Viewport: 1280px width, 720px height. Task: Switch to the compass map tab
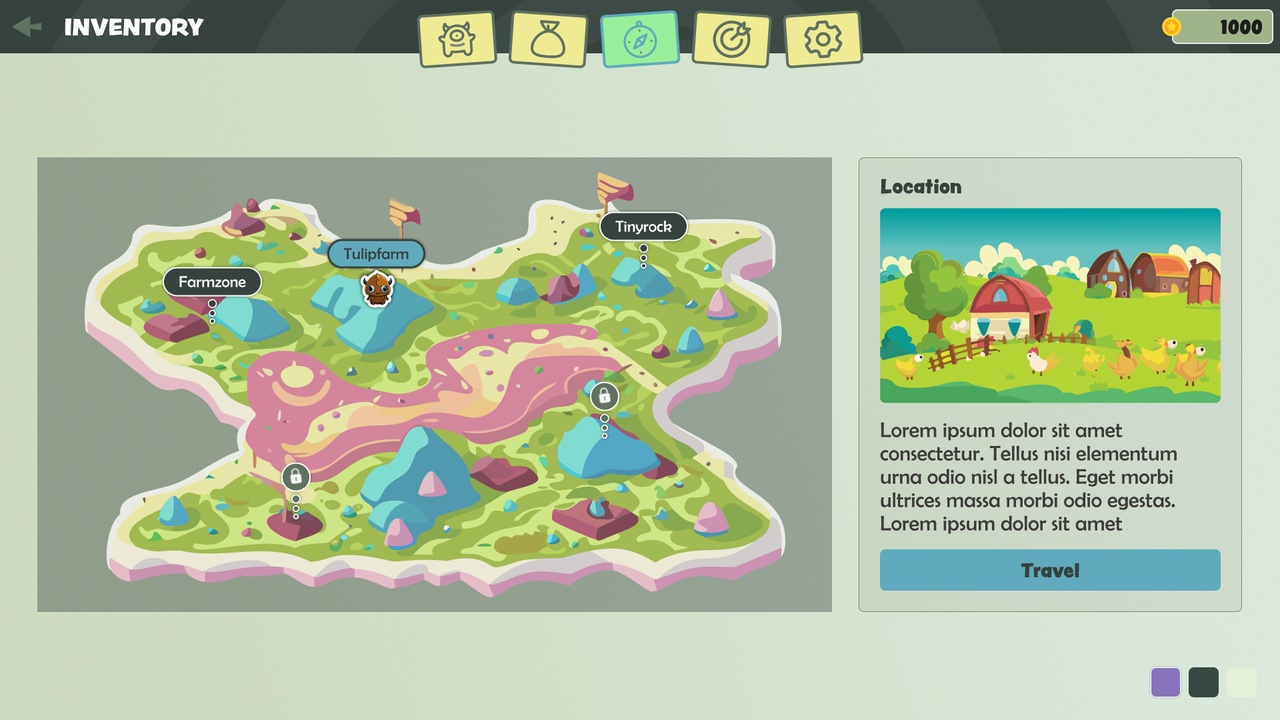[640, 38]
